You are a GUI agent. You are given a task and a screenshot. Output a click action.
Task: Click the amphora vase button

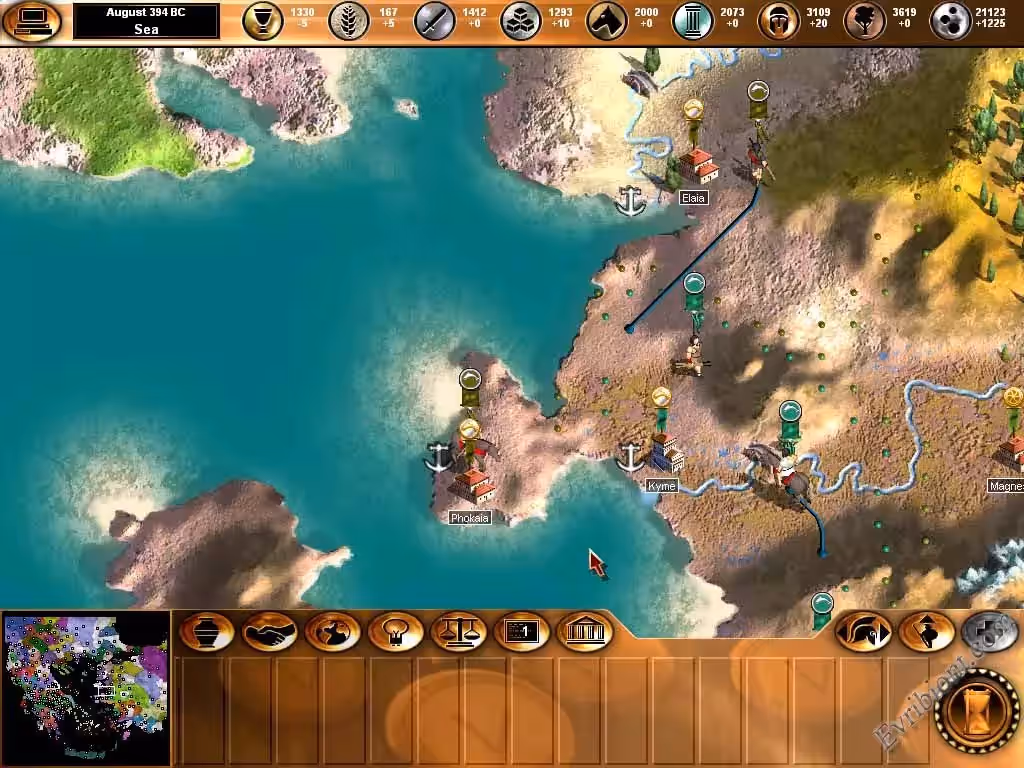click(208, 632)
